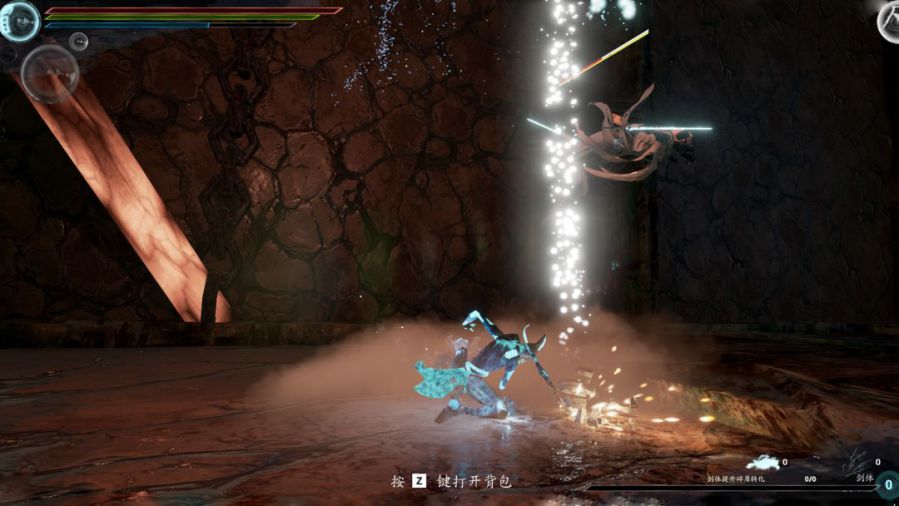899x506 pixels.
Task: Click the white cloud resource icon
Action: tap(765, 462)
